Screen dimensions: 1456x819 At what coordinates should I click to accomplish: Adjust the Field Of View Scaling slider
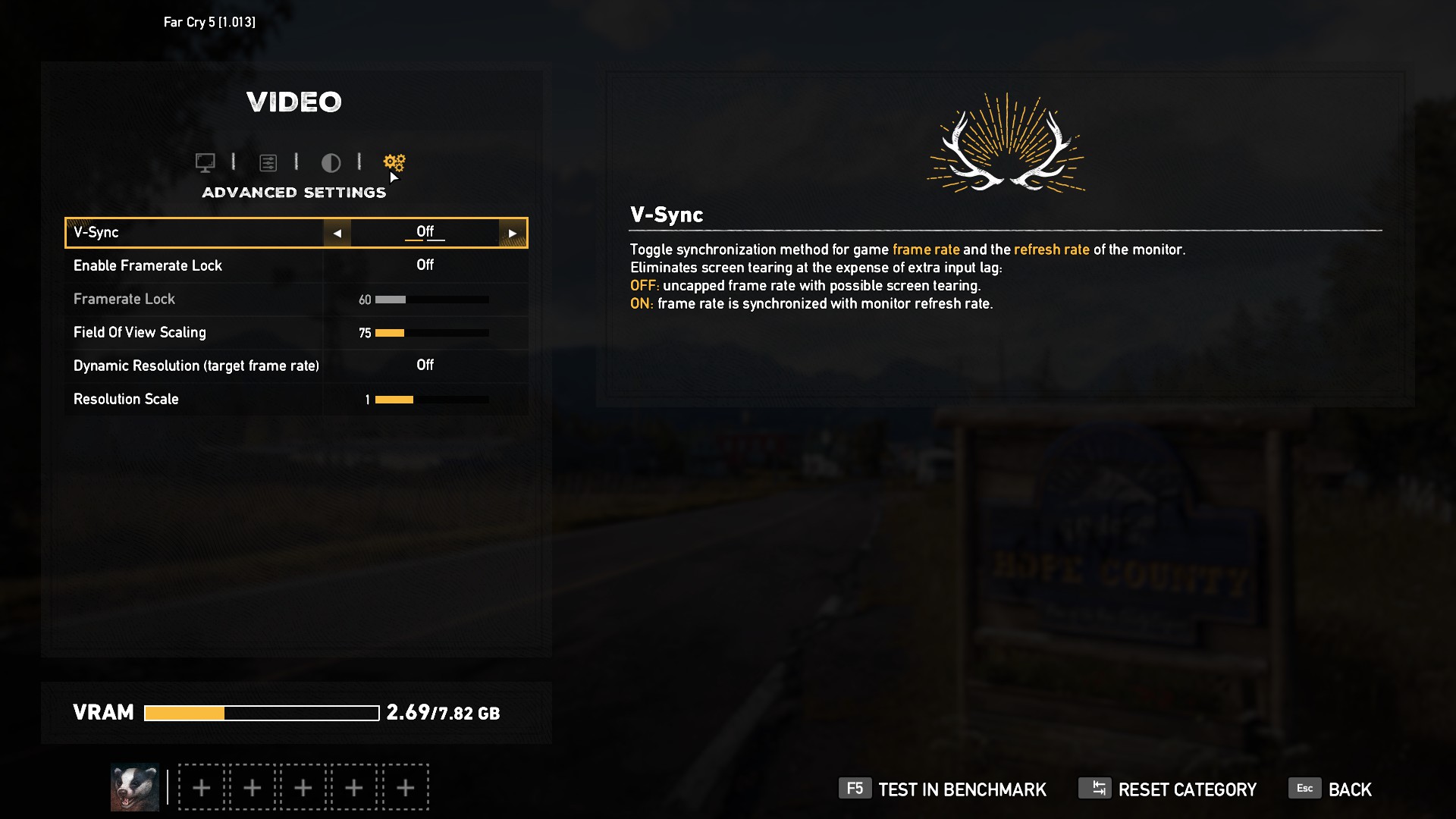[x=431, y=333]
